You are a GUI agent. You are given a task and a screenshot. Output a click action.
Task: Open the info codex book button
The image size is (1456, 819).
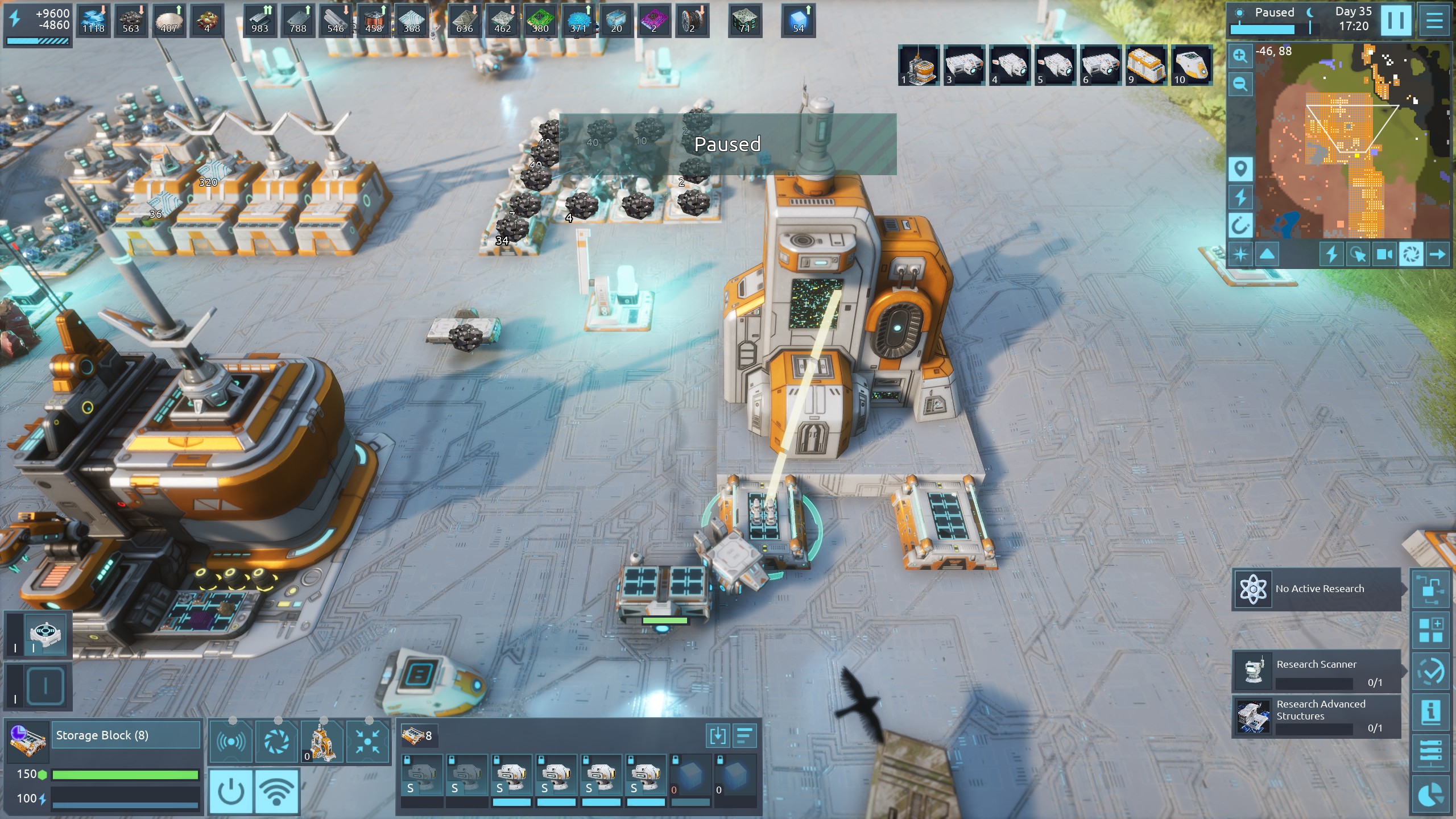(1430, 711)
